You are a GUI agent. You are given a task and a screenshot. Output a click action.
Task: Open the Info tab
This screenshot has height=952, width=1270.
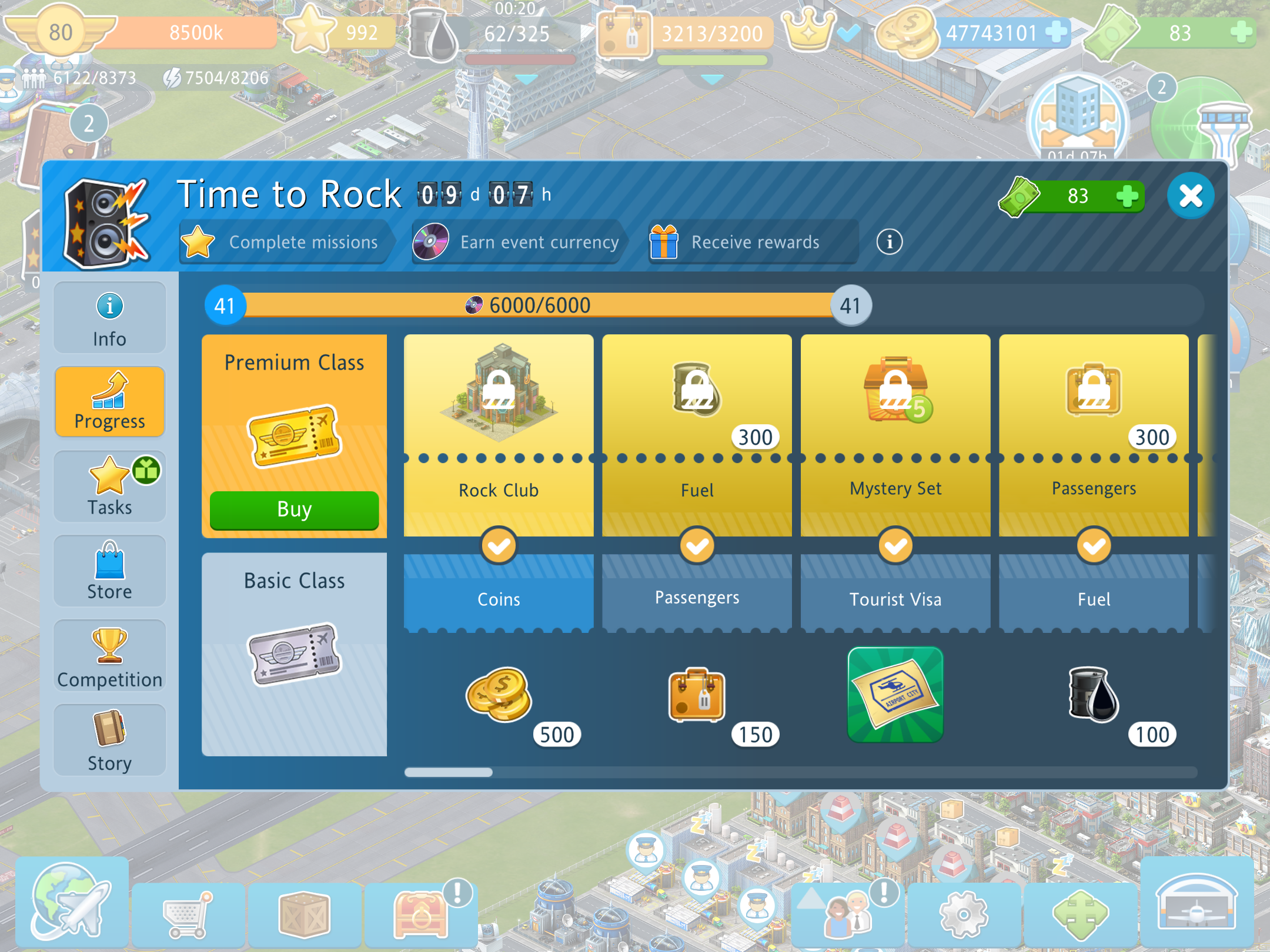109,318
